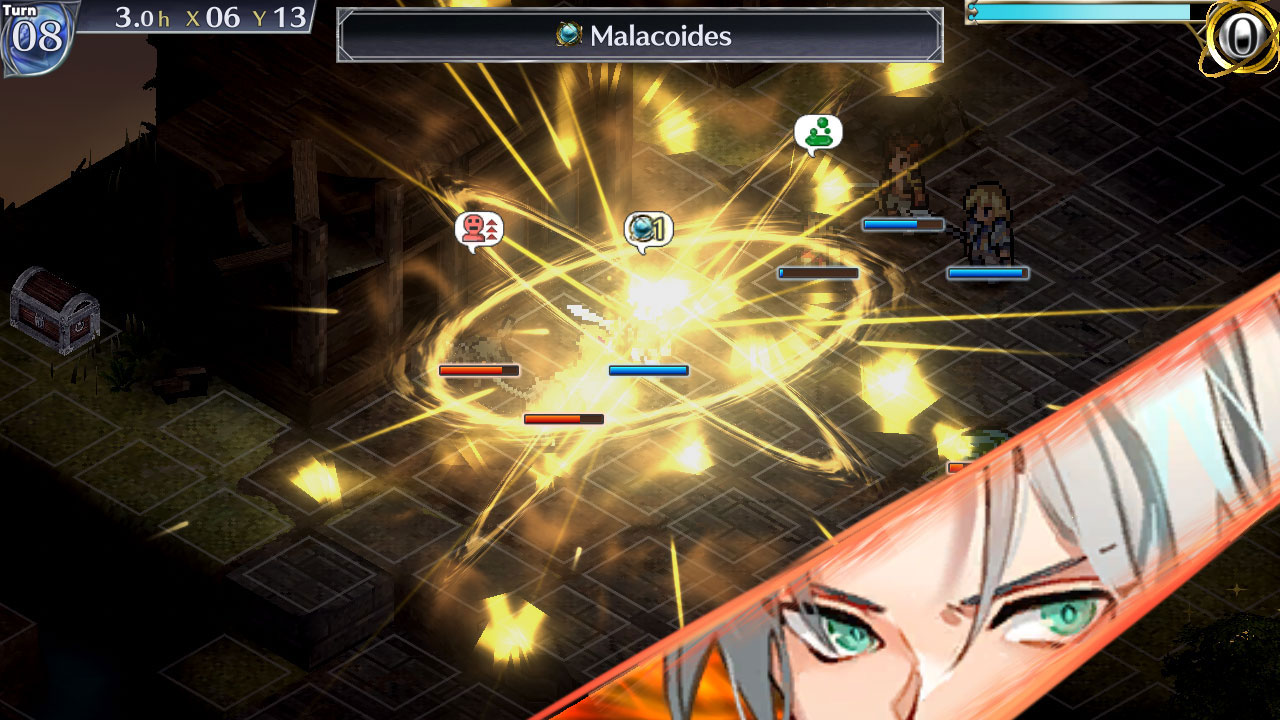The image size is (1280, 720).
Task: Select the esper summon bubble showing 1
Action: 650,229
